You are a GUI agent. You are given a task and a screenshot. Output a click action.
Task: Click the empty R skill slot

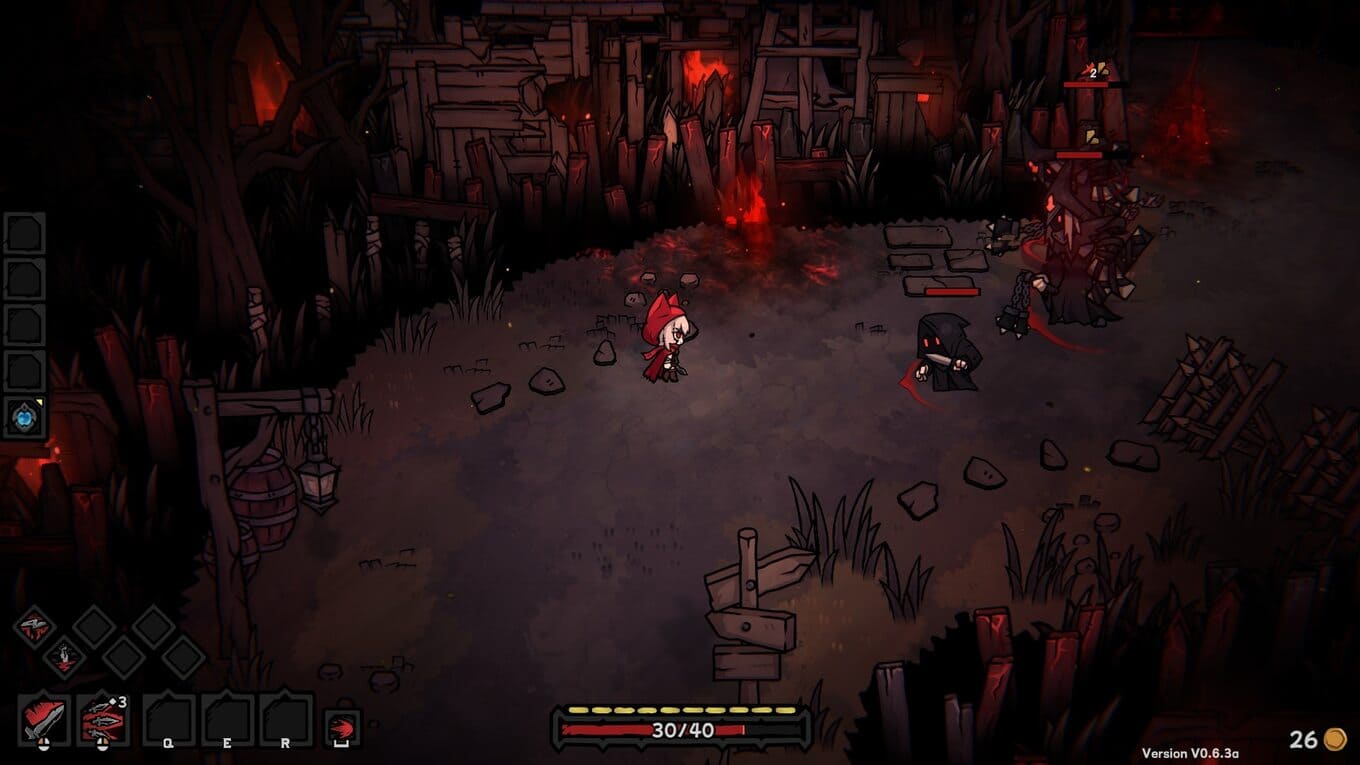(x=286, y=719)
